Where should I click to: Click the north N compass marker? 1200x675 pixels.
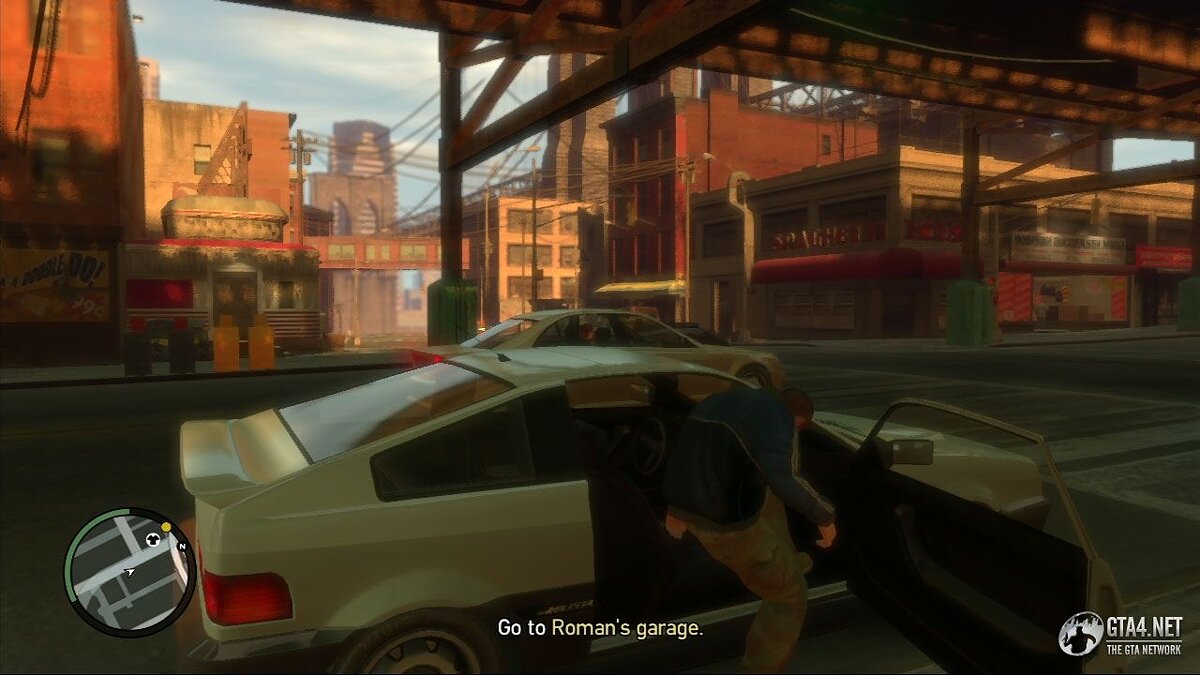[181, 547]
